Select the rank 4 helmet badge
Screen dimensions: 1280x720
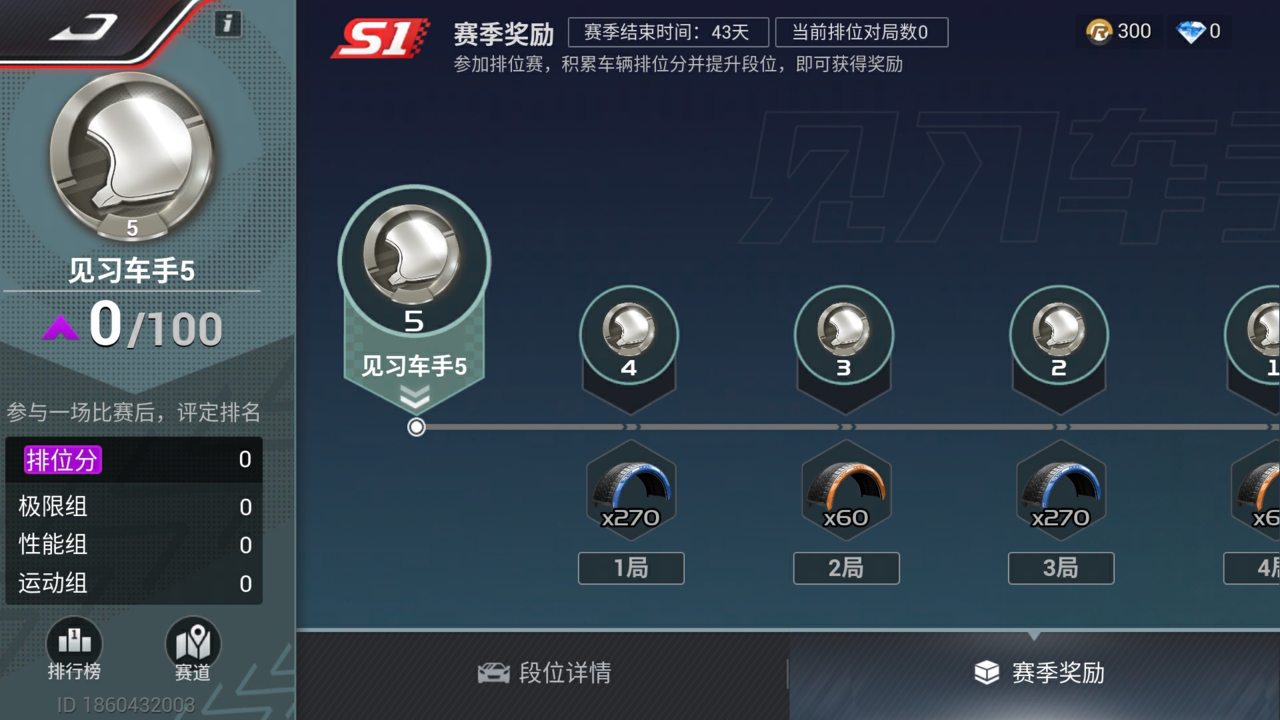coord(630,330)
